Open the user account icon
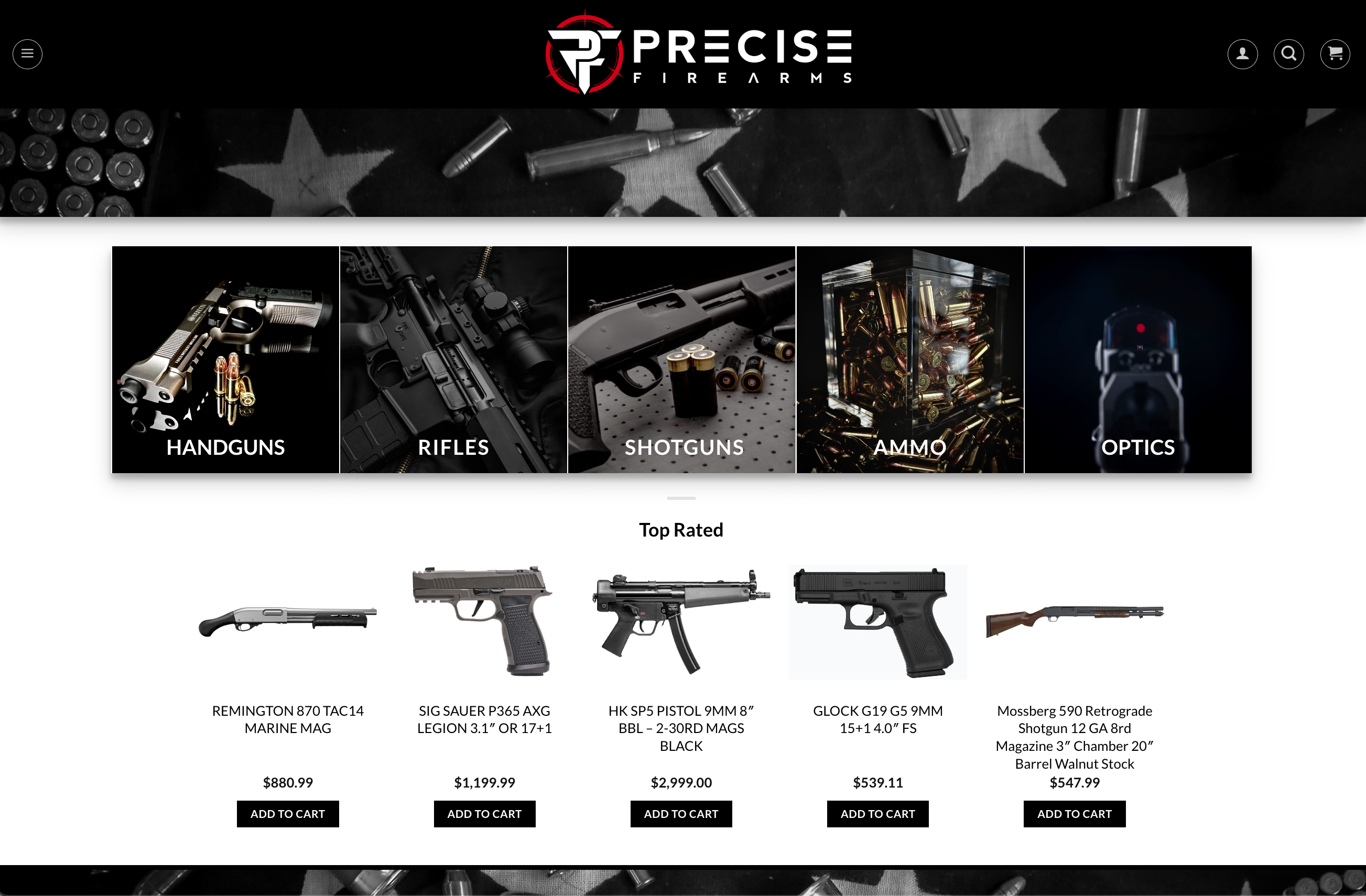 [x=1242, y=54]
